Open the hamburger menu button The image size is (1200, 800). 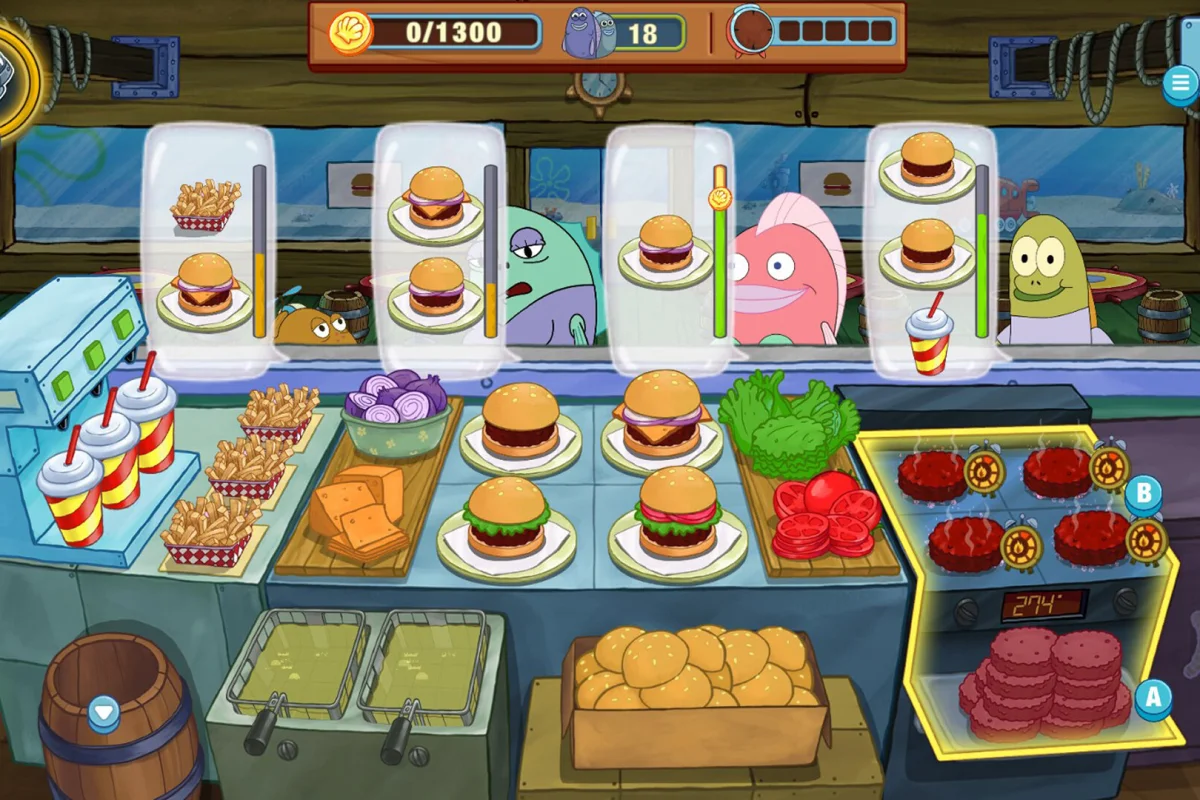[x=1180, y=85]
